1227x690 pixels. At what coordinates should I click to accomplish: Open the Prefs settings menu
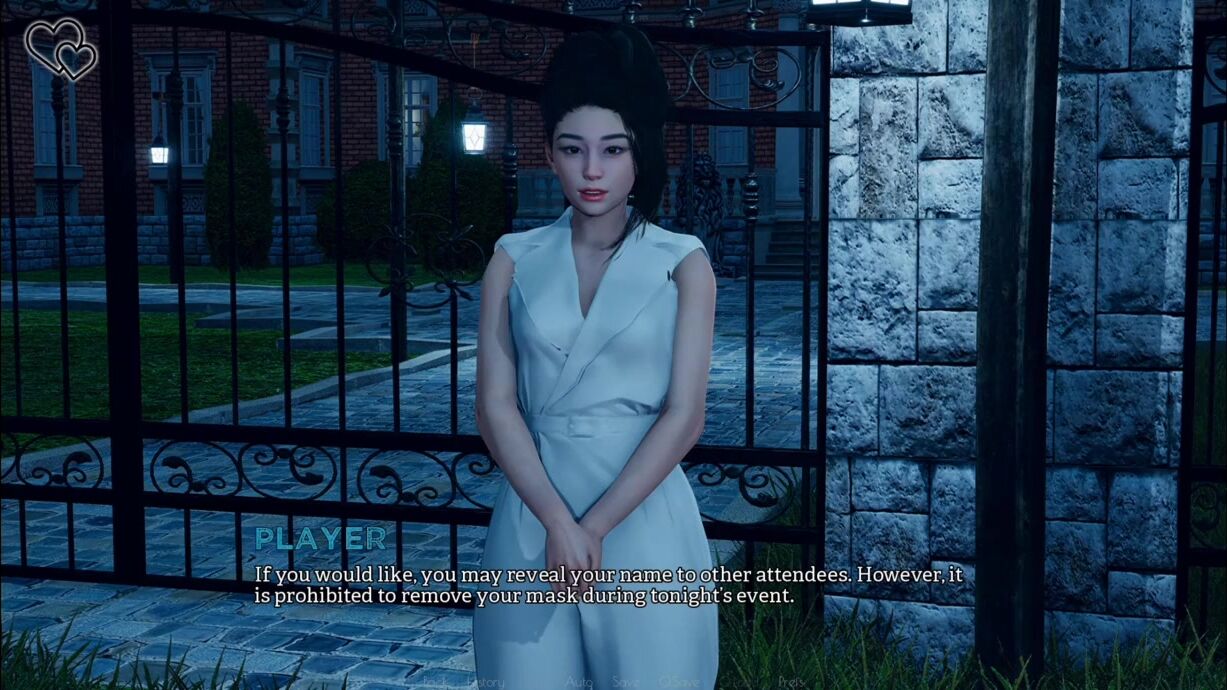(791, 681)
